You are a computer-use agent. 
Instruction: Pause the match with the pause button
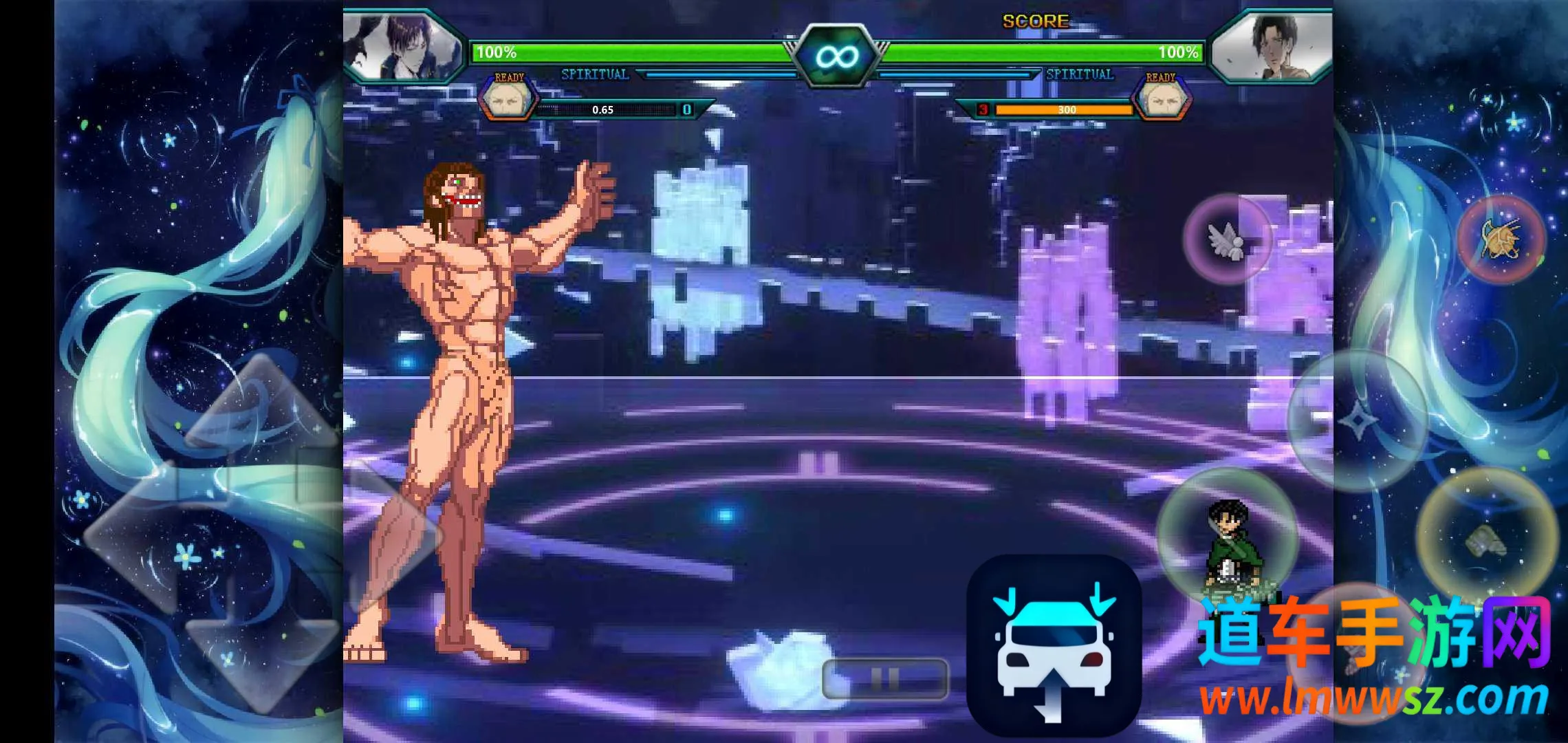tap(885, 679)
